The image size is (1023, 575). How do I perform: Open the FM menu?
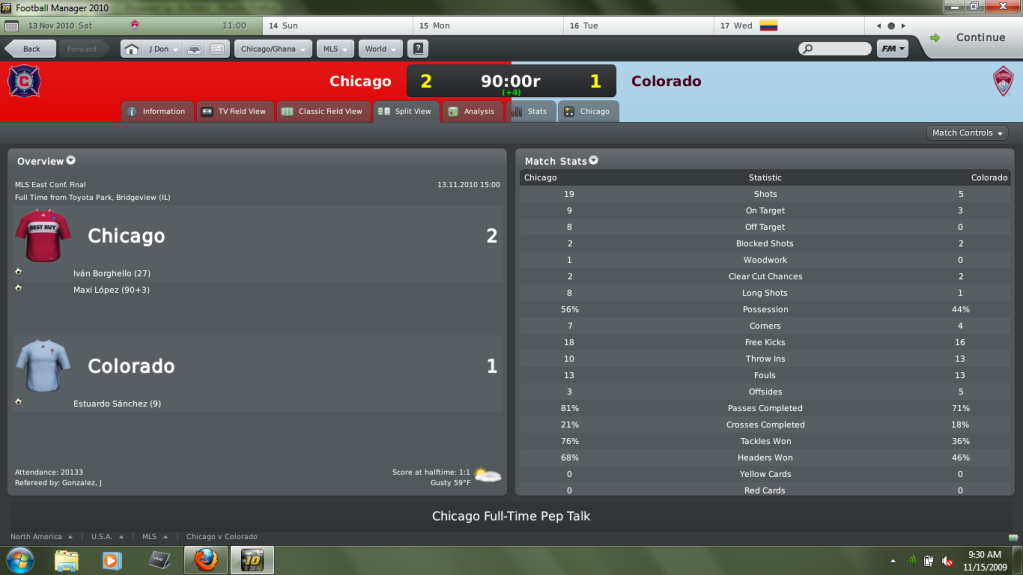point(892,49)
